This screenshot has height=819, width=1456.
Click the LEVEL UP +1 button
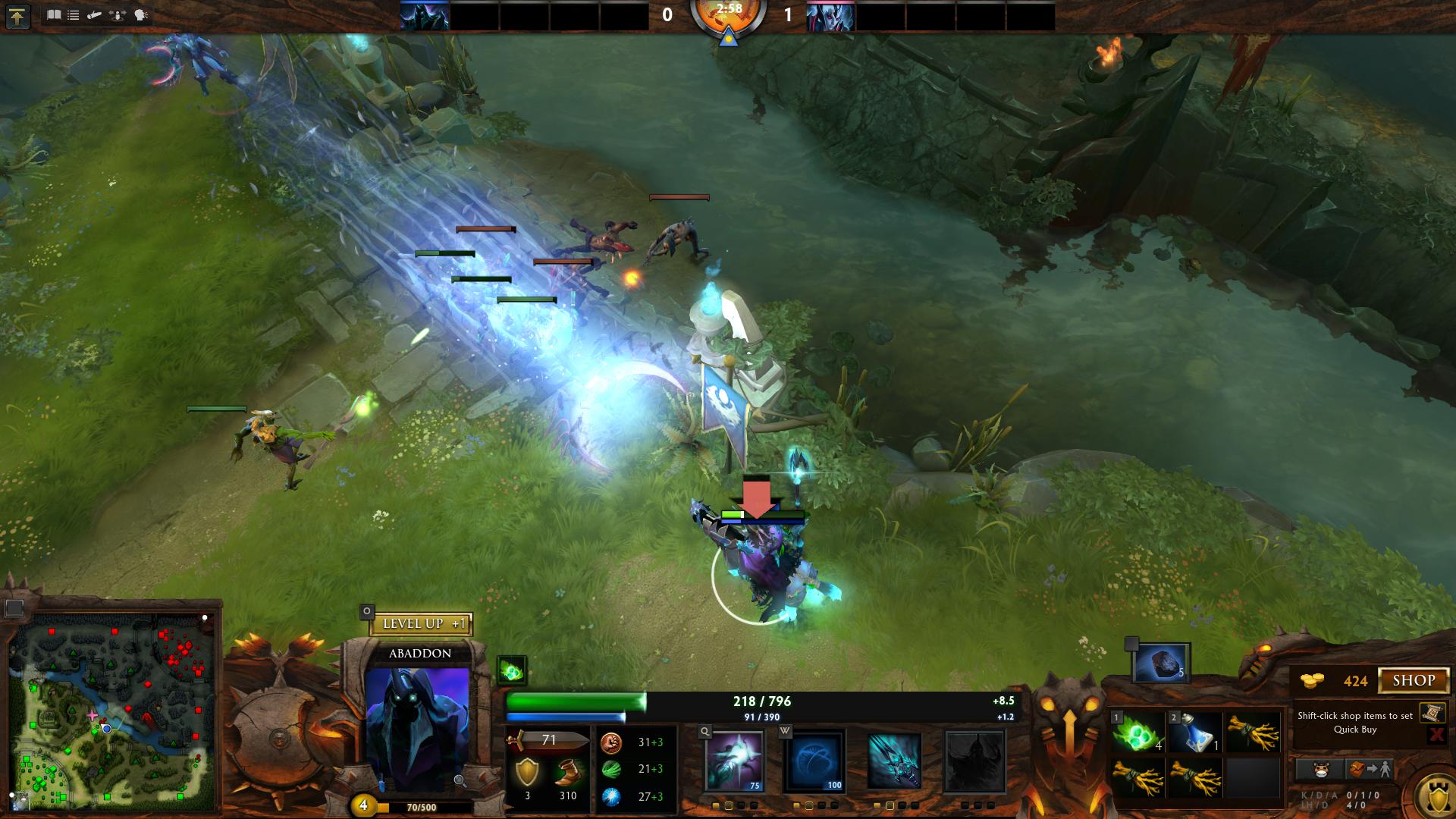(421, 624)
